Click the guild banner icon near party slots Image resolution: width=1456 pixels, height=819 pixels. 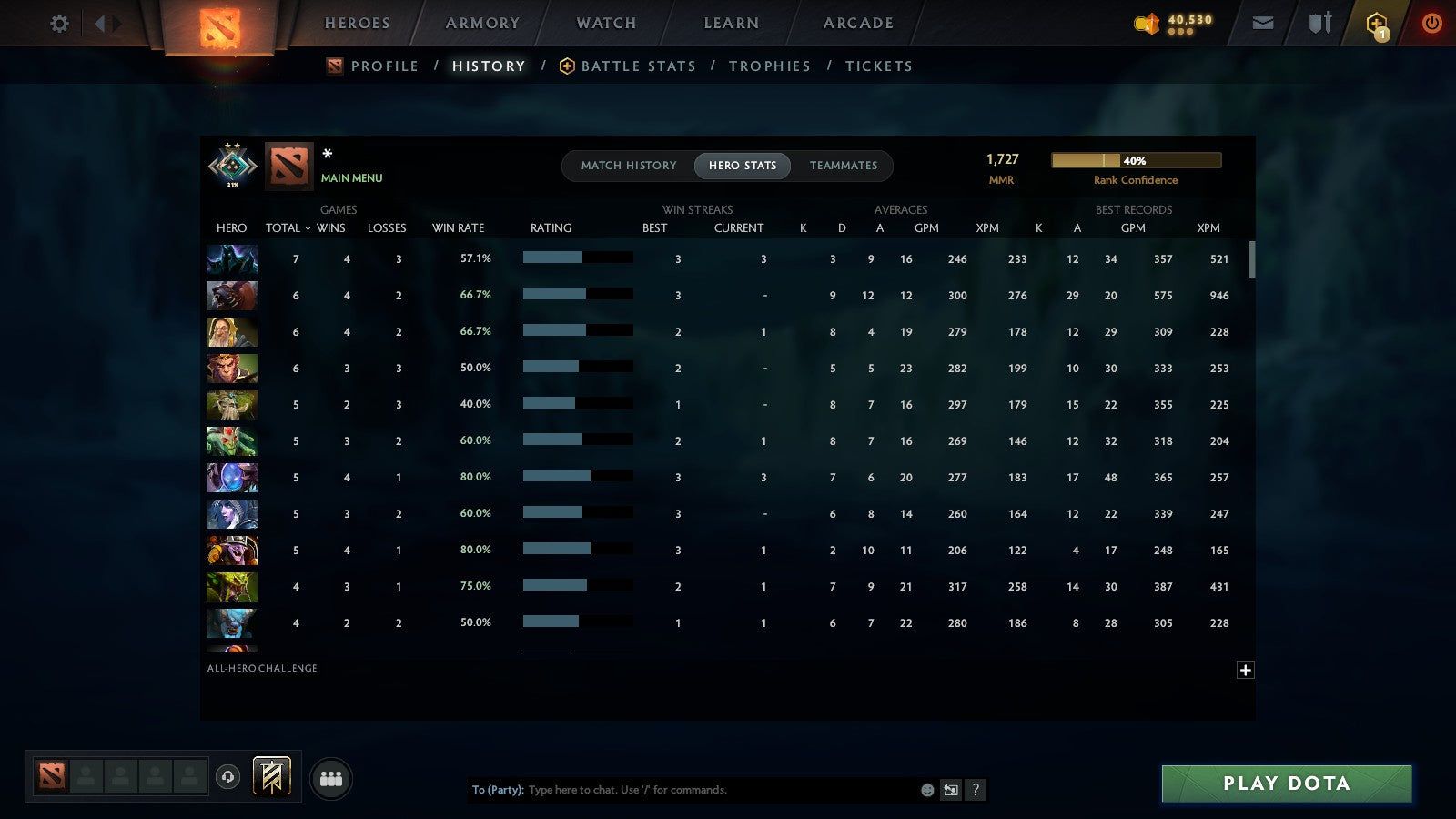[x=269, y=774]
